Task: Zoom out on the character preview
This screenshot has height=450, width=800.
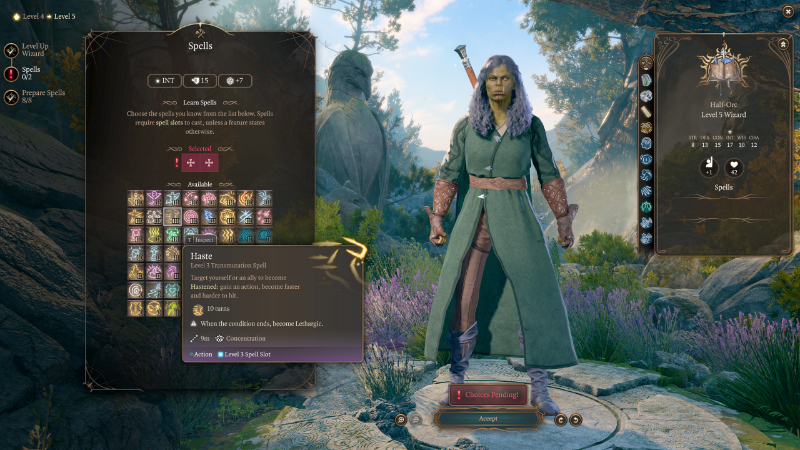Action: (x=414, y=419)
